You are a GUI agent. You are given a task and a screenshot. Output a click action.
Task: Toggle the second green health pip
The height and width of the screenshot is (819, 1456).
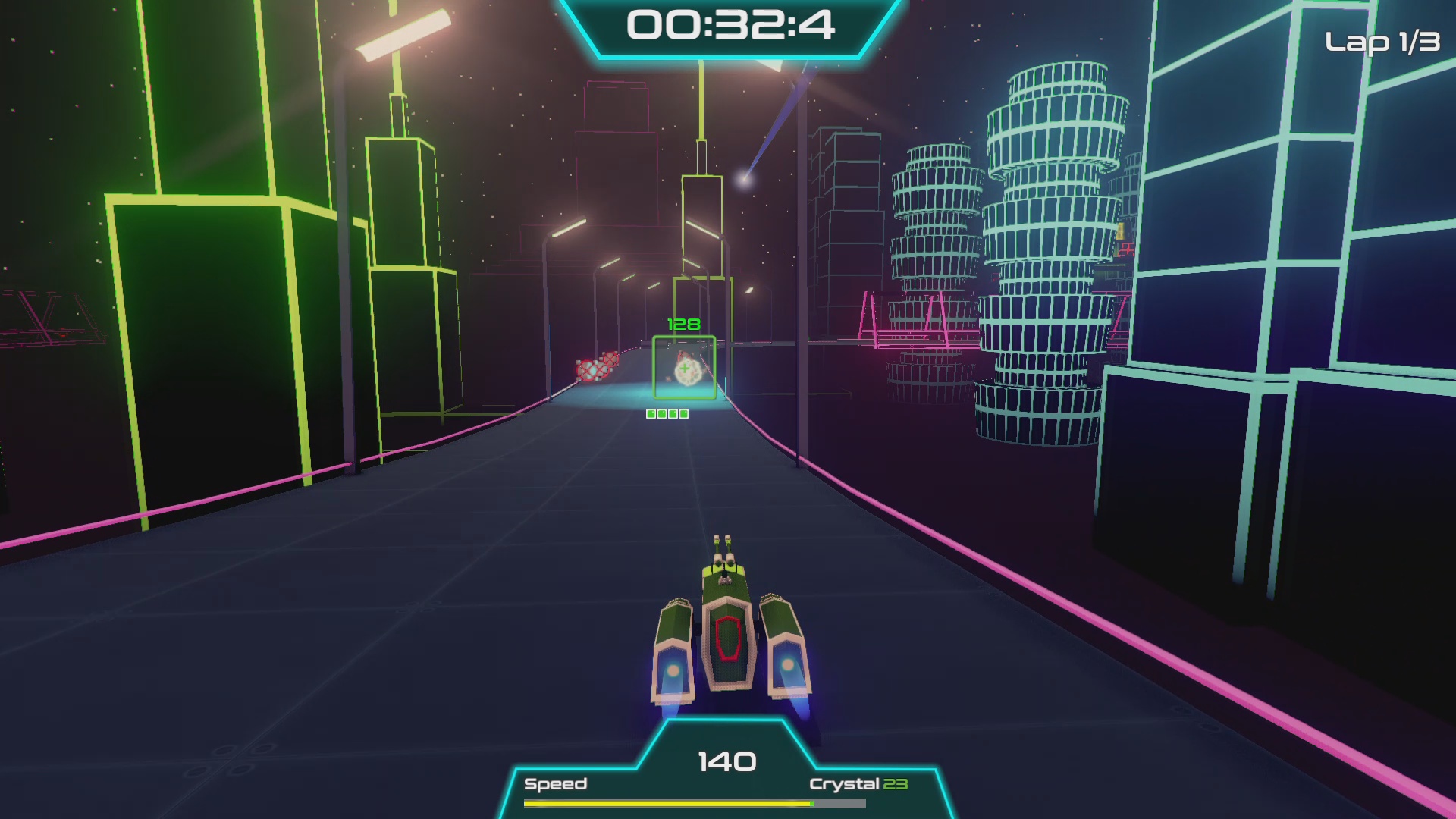click(661, 413)
